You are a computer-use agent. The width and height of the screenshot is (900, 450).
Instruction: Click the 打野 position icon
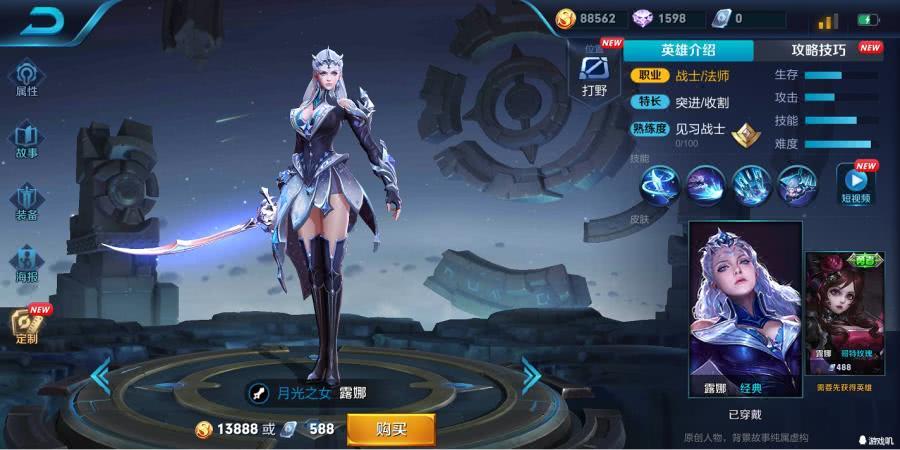coord(594,73)
